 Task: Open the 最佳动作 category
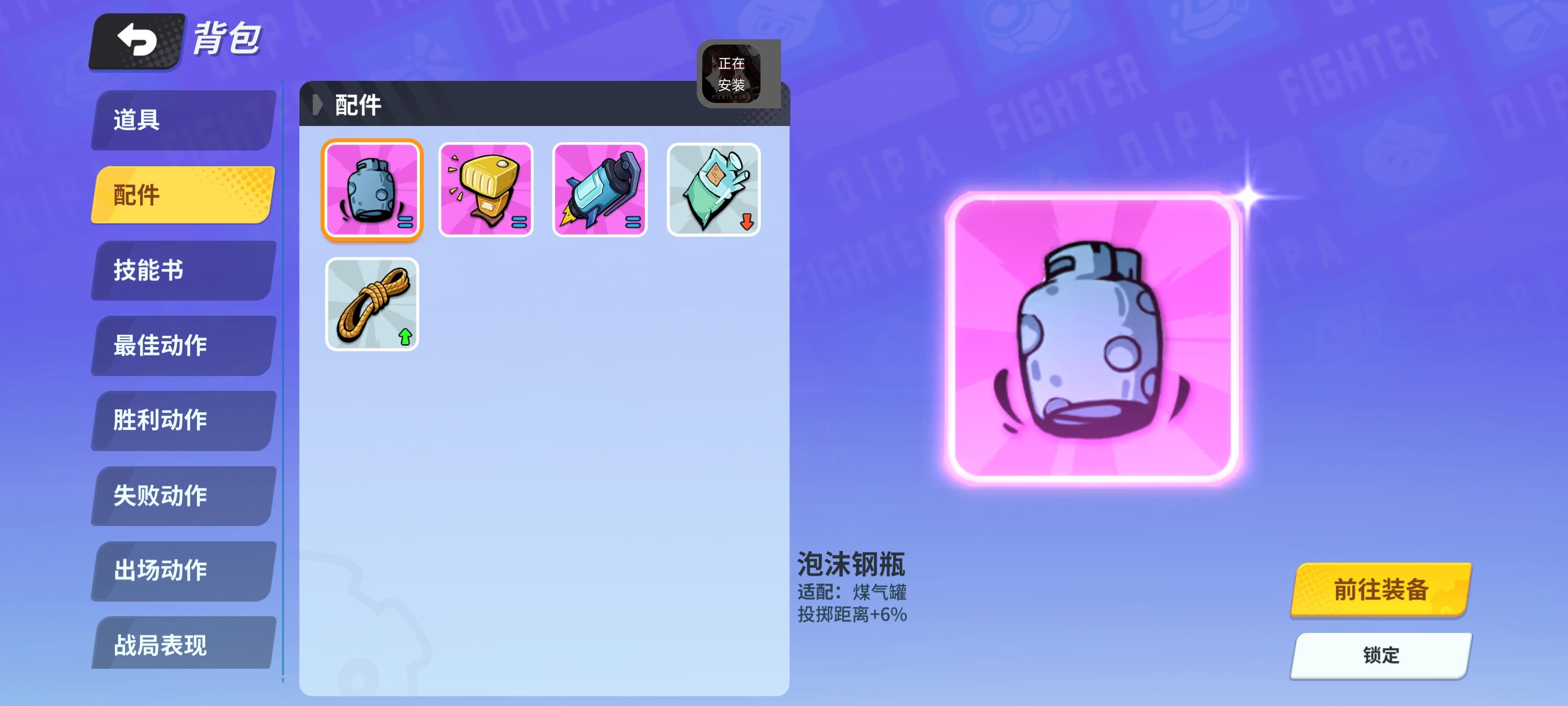click(183, 345)
